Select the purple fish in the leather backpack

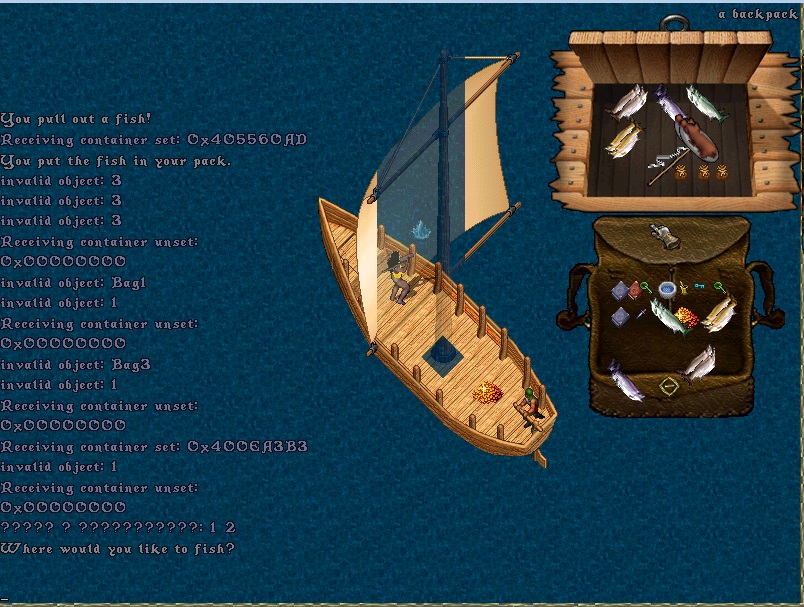click(627, 379)
